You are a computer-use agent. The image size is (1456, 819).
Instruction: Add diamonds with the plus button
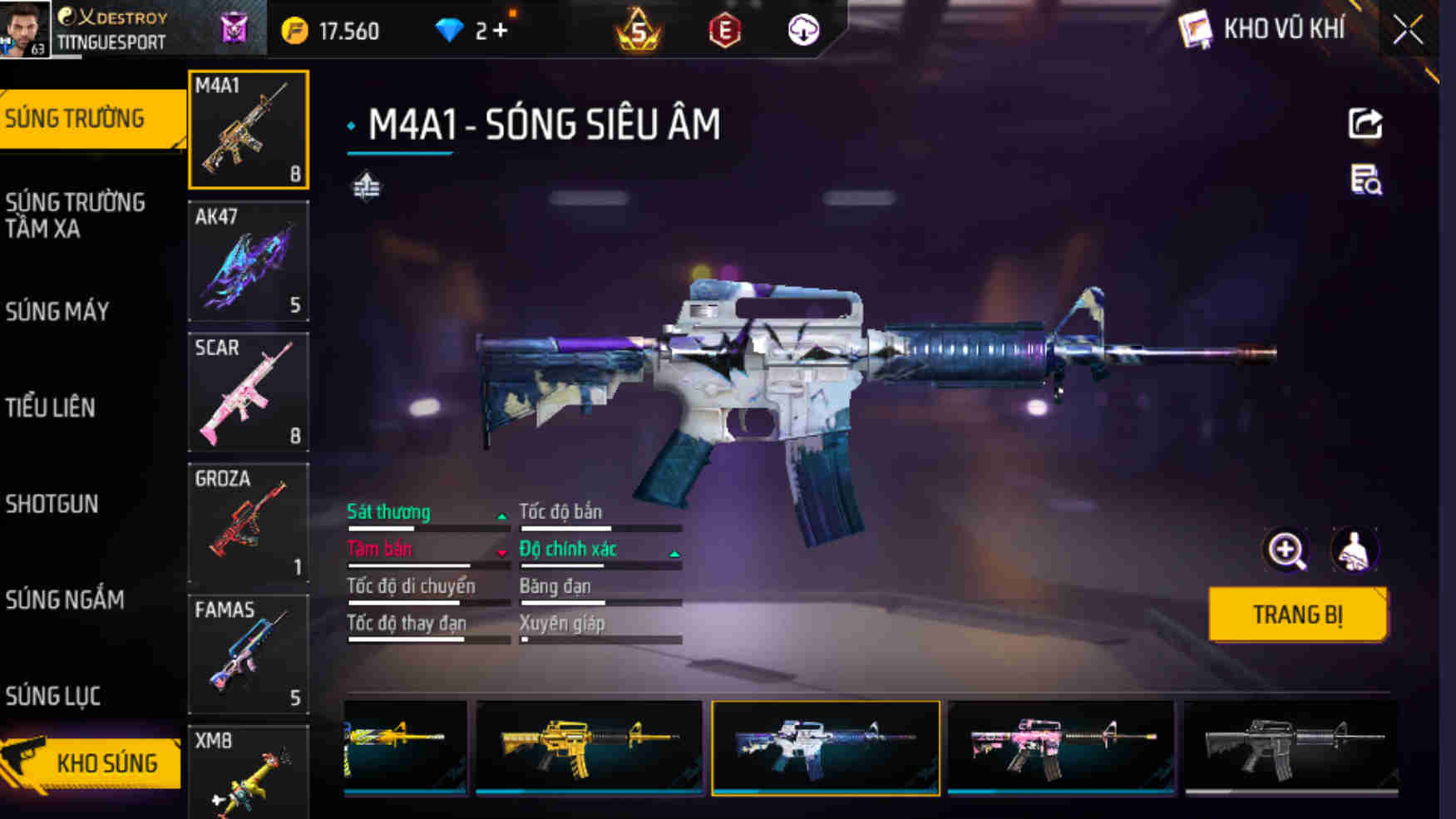click(500, 31)
